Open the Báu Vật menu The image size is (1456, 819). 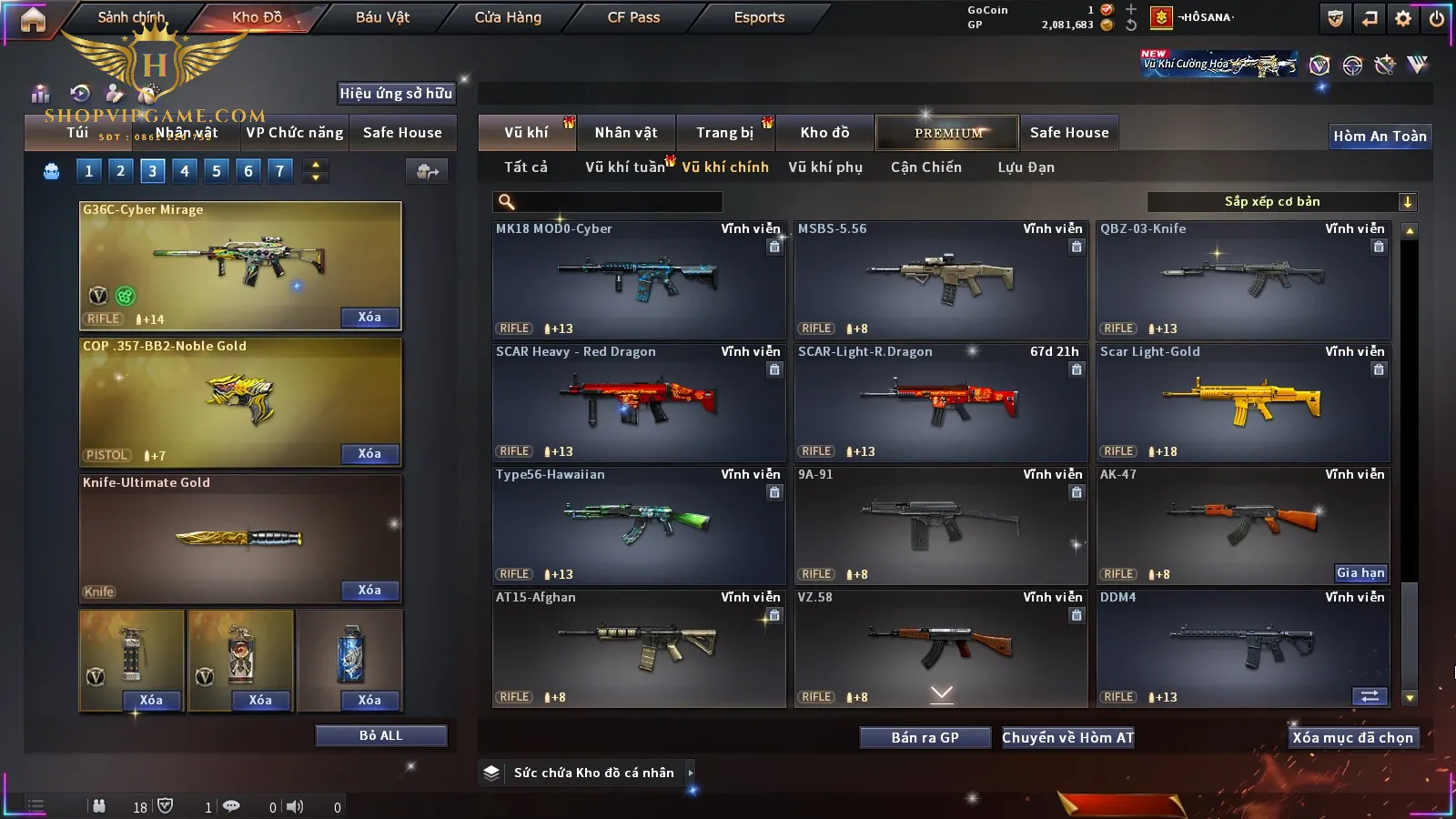coord(382,17)
